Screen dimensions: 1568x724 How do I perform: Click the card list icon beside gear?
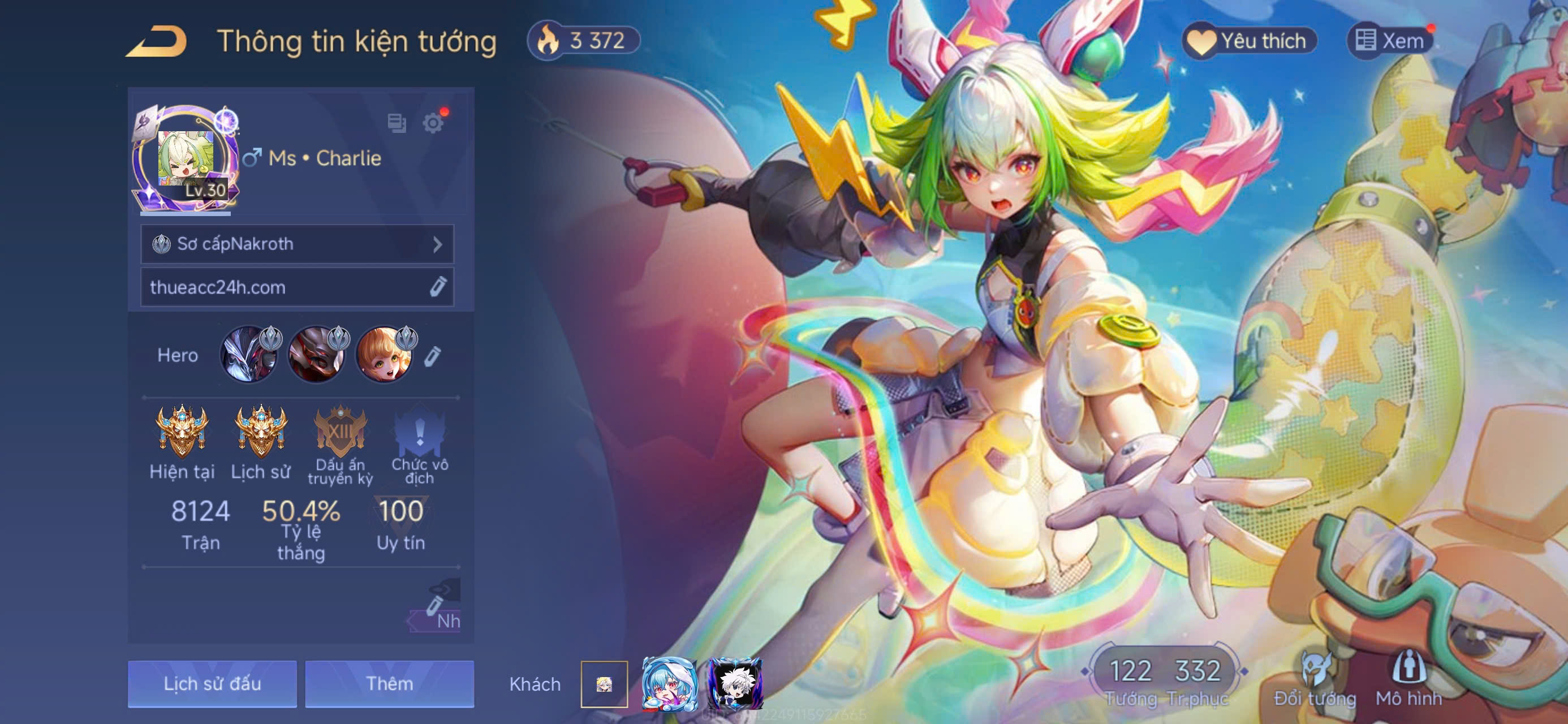[397, 123]
